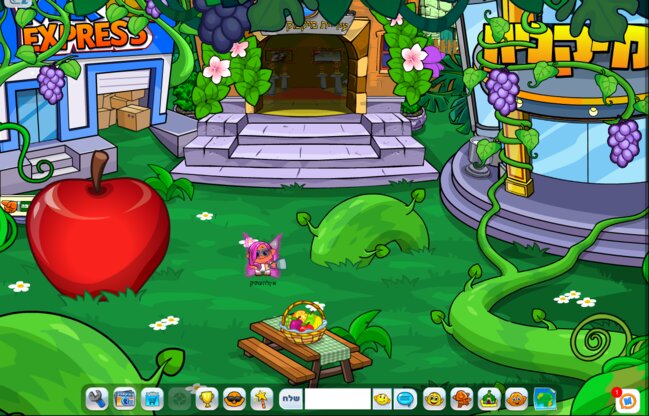
Task: Open the wrench settings button
Action: click(x=97, y=399)
